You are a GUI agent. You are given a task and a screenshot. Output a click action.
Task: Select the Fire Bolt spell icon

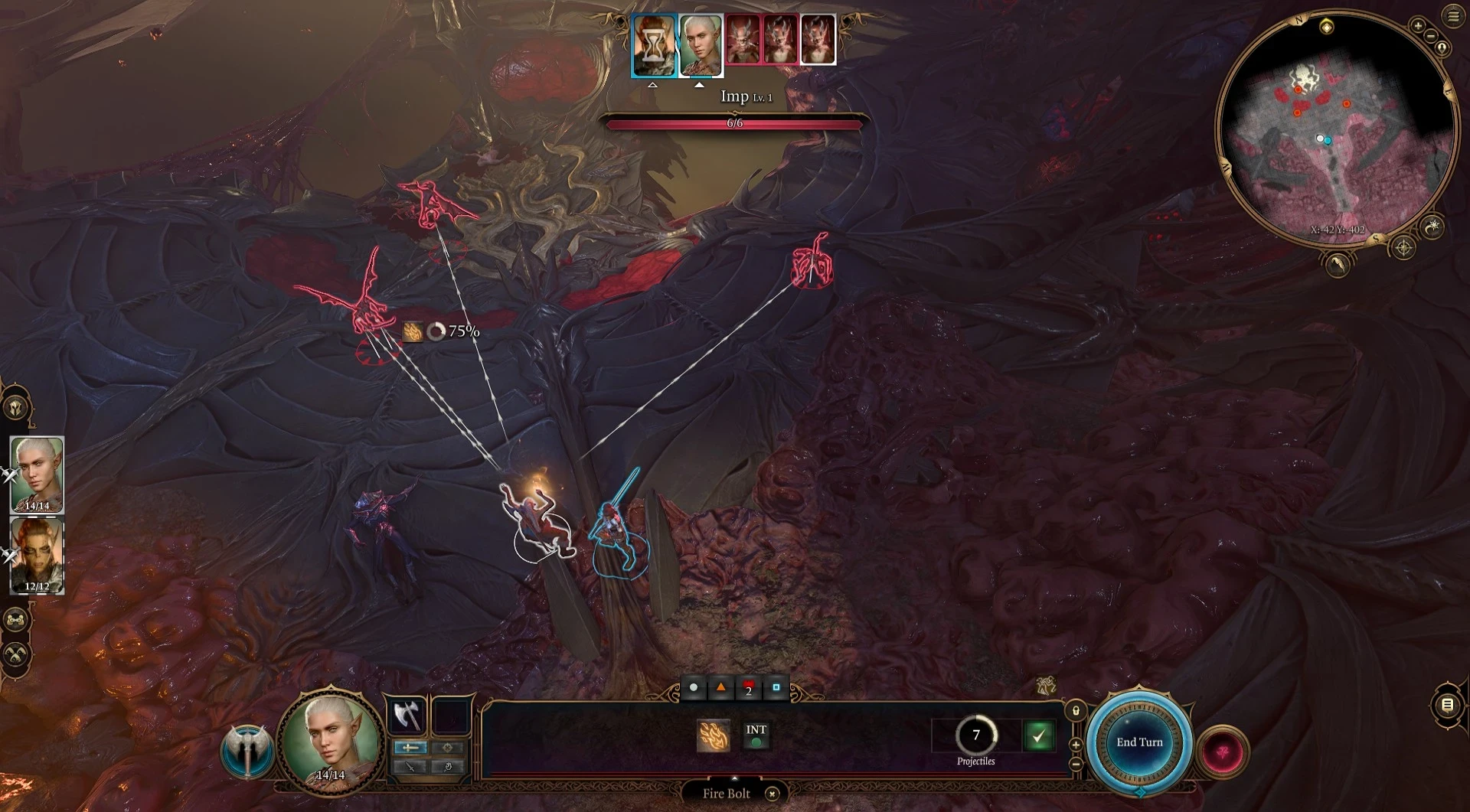tap(713, 735)
